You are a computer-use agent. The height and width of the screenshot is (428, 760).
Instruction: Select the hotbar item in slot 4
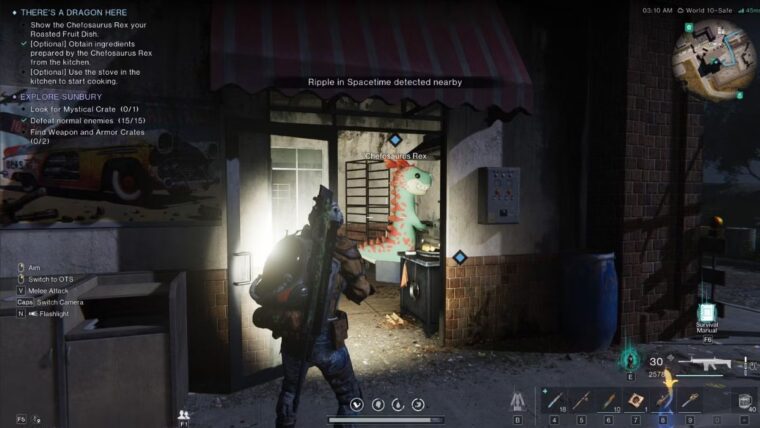pyautogui.click(x=556, y=400)
